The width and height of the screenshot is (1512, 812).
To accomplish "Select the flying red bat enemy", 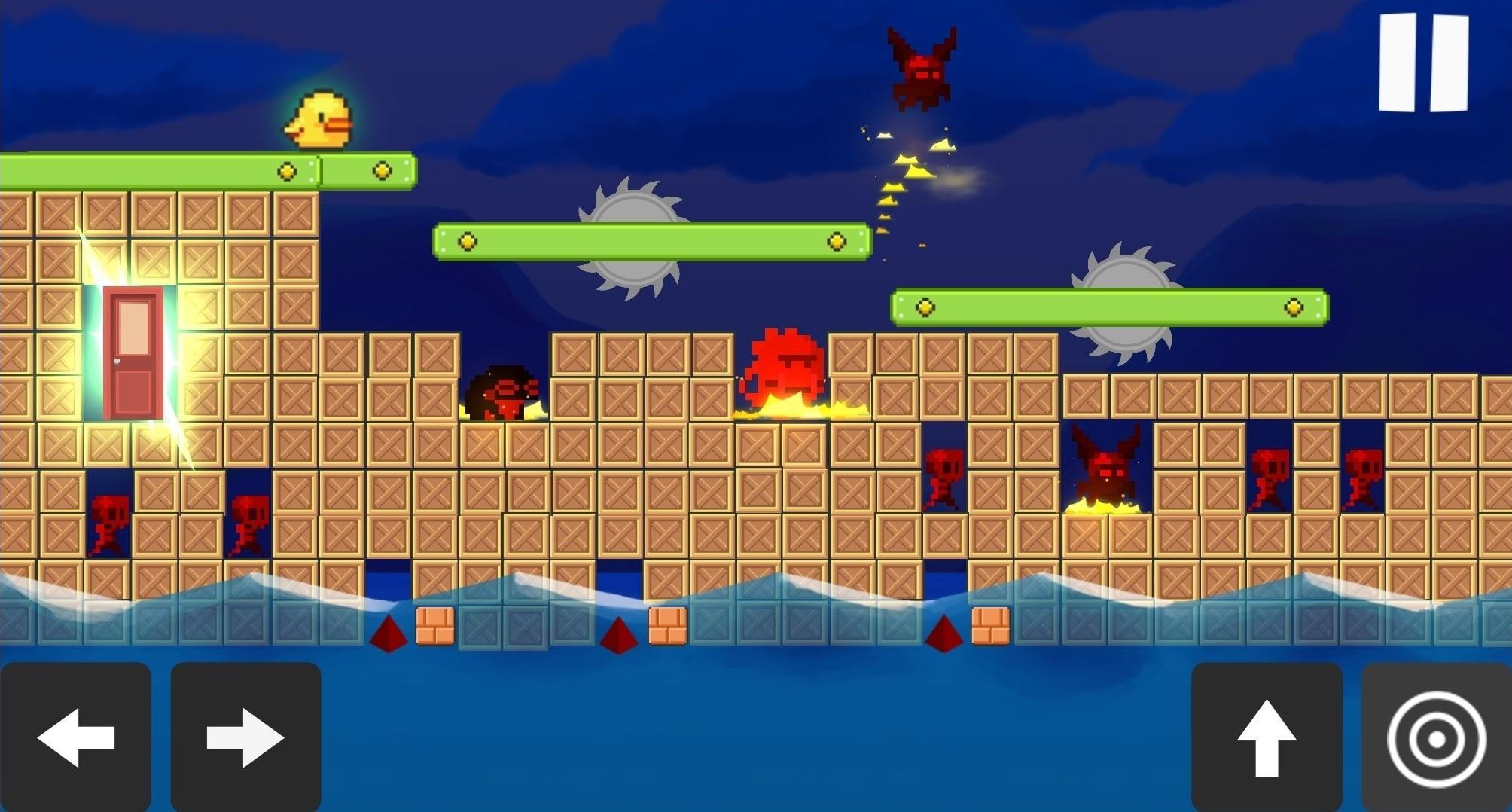I will coord(920,68).
